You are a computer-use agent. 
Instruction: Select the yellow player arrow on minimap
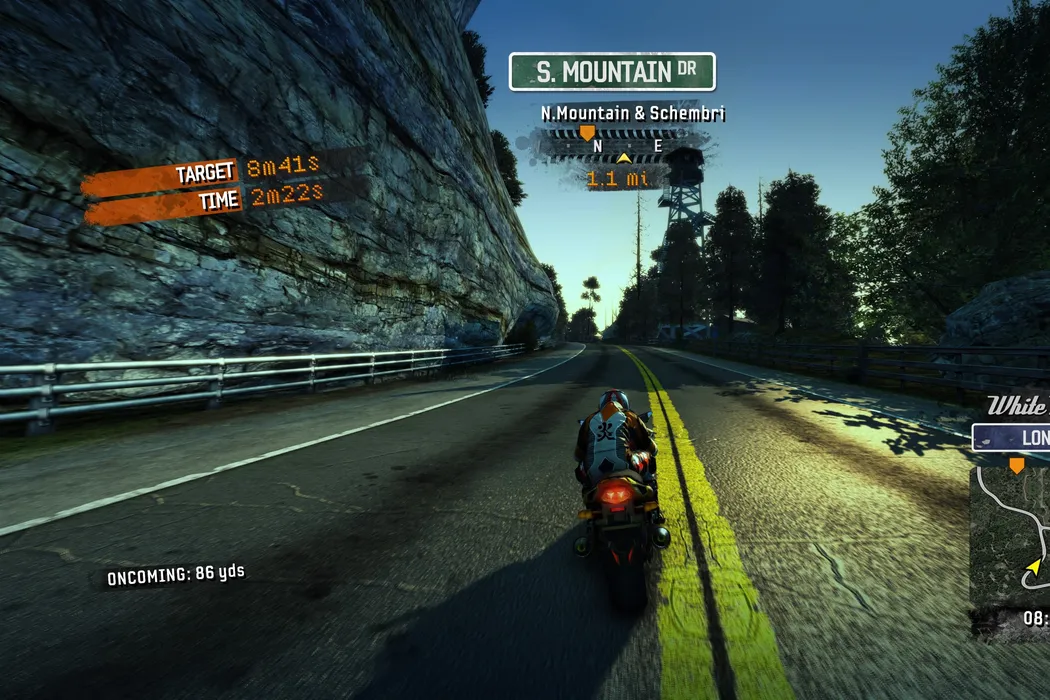(1033, 568)
